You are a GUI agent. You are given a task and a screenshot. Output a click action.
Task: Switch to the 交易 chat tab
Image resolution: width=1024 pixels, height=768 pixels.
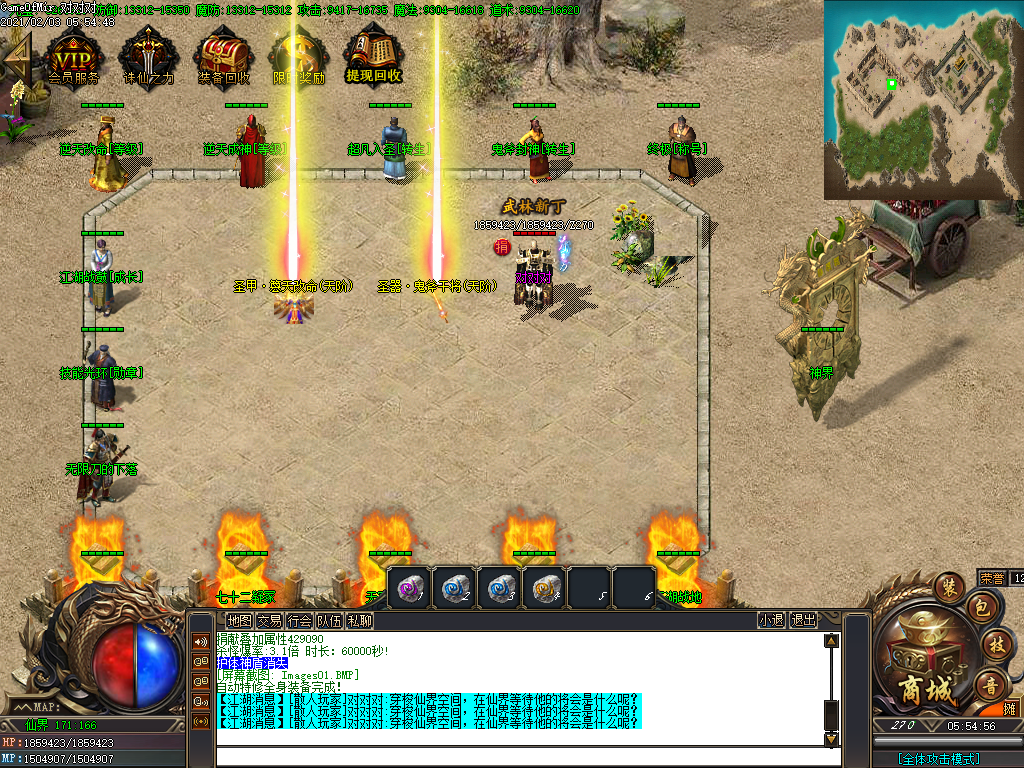point(269,620)
